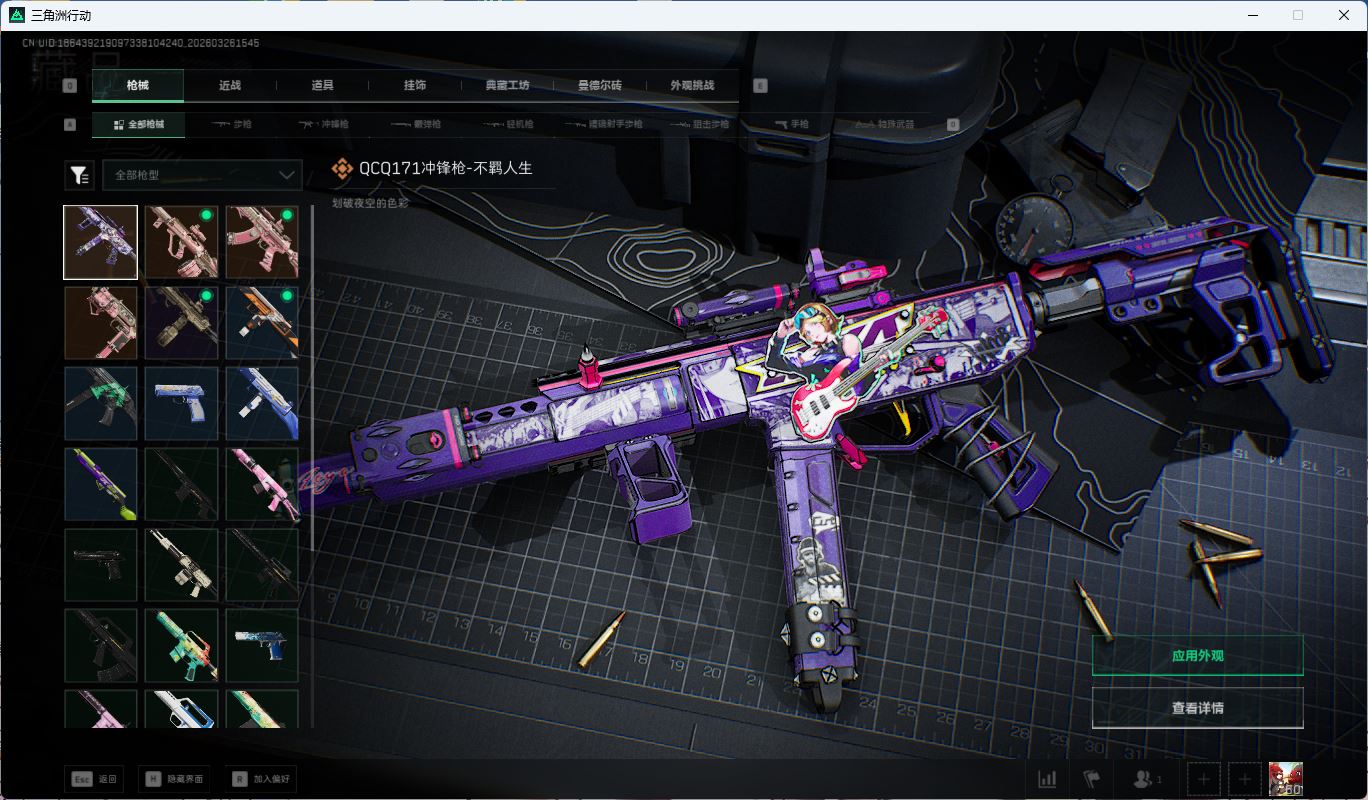1368x800 pixels.
Task: Close the game window
Action: pos(1344,15)
